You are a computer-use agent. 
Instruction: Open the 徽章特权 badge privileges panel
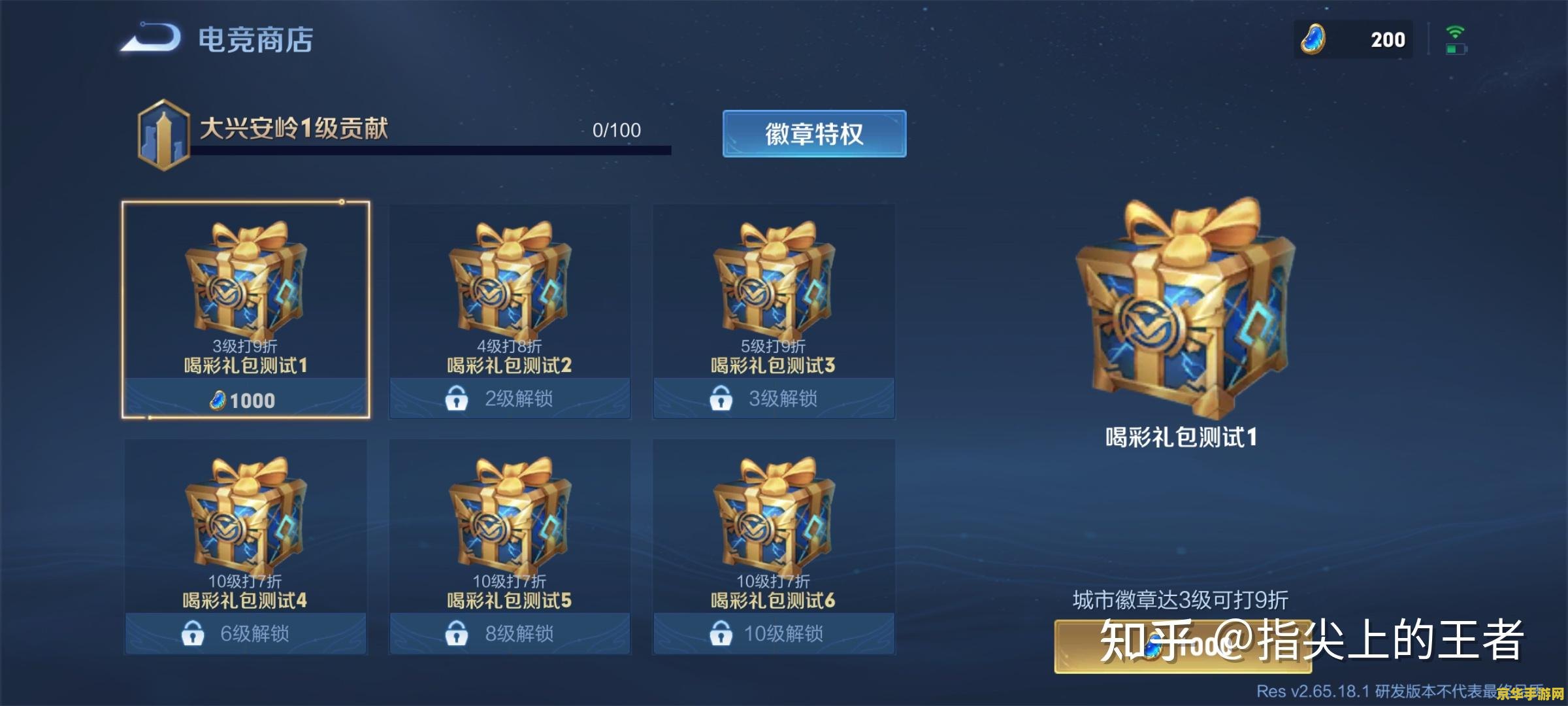click(814, 134)
